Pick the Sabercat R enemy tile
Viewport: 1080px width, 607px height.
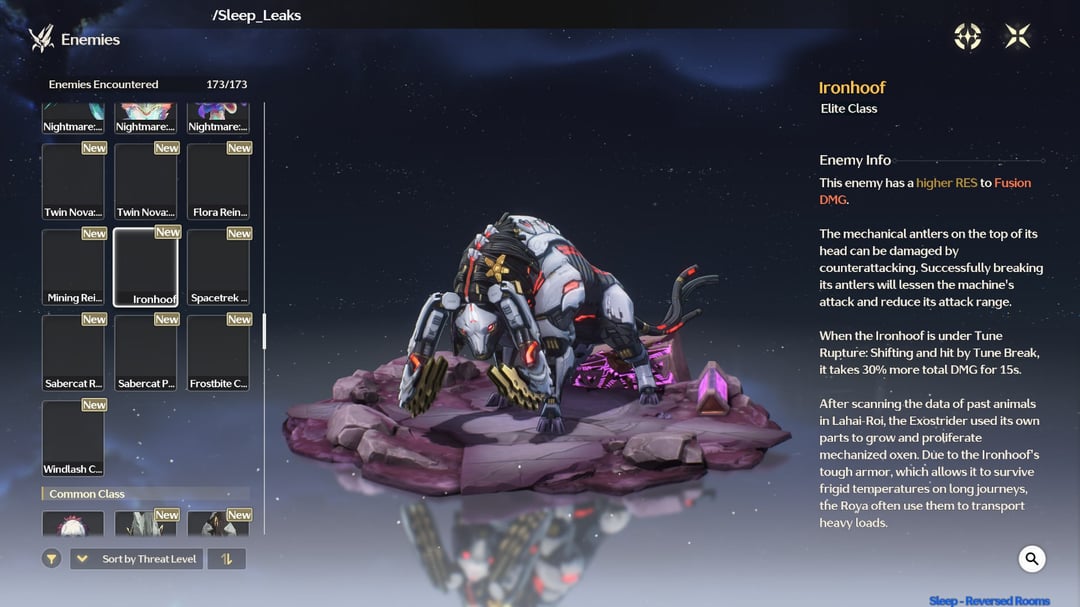(x=73, y=353)
